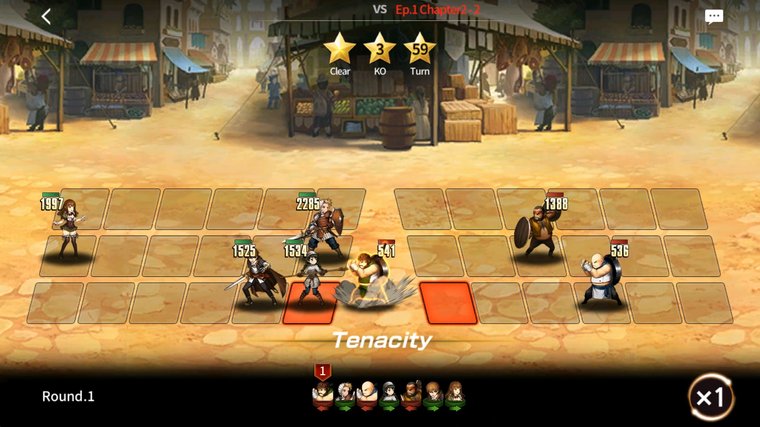Open the chat speech bubble
The width and height of the screenshot is (760, 427).
tap(714, 16)
